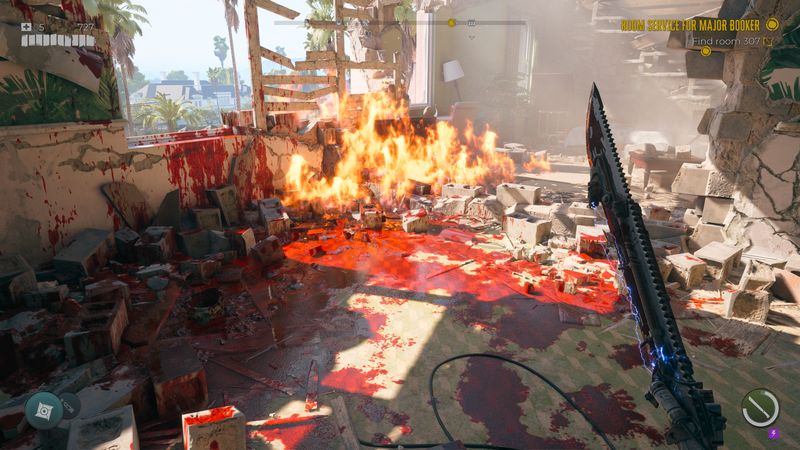Open the equipped weapon durability wheel
The width and height of the screenshot is (800, 450).
[x=760, y=408]
